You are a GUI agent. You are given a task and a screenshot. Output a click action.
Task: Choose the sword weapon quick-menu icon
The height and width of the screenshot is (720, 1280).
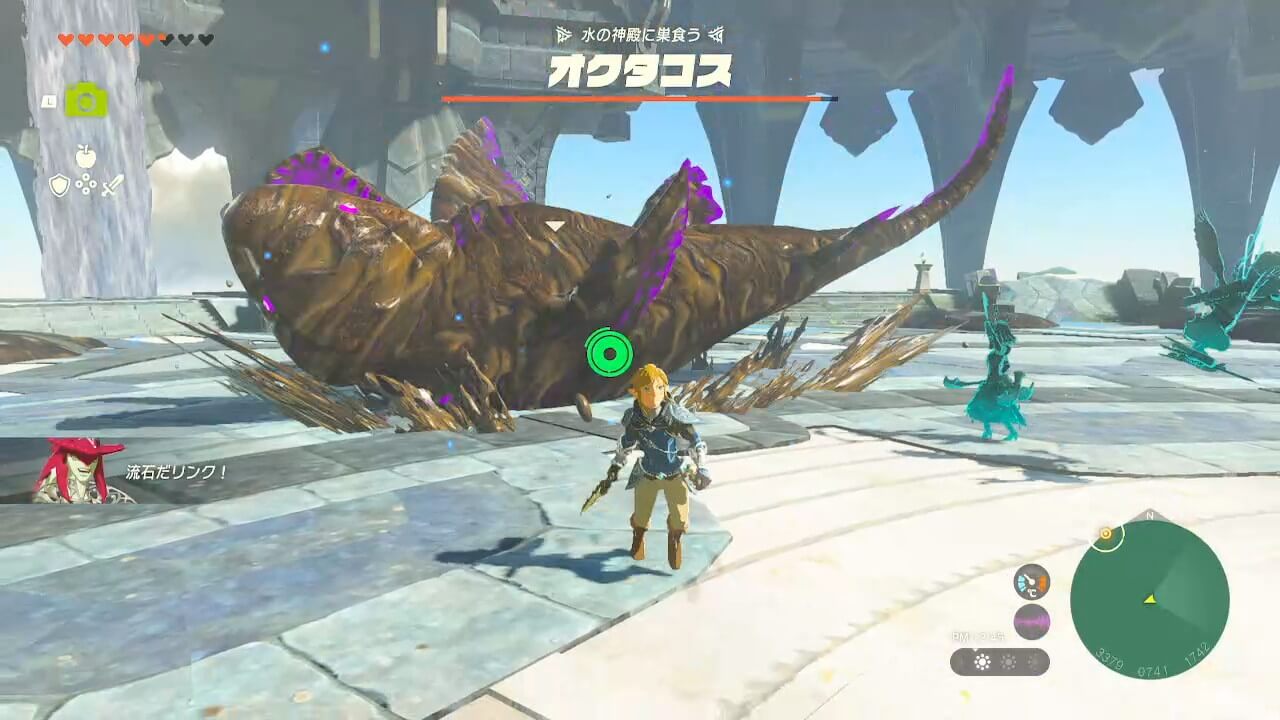tap(113, 185)
